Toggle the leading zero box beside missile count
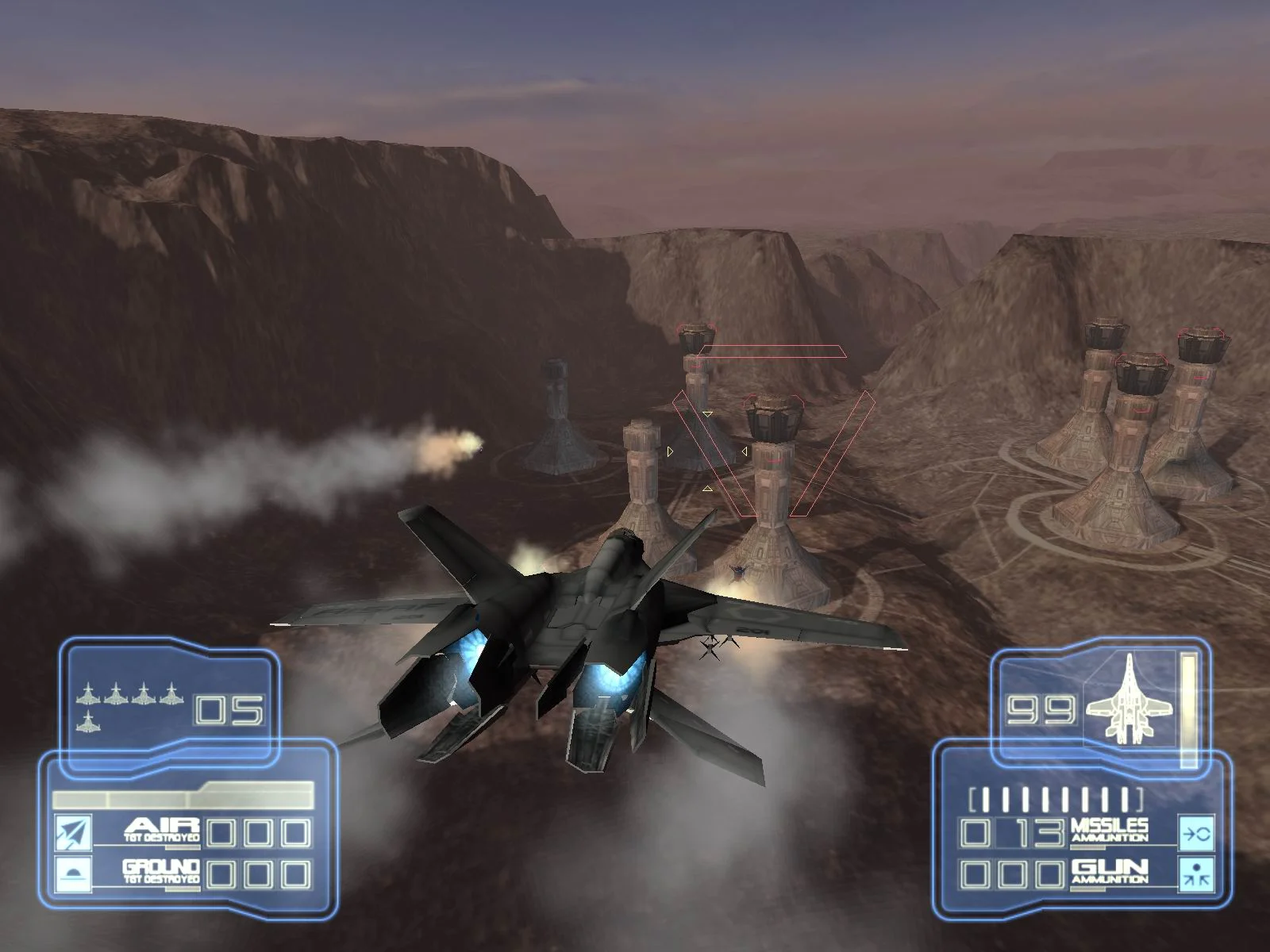 [x=975, y=833]
